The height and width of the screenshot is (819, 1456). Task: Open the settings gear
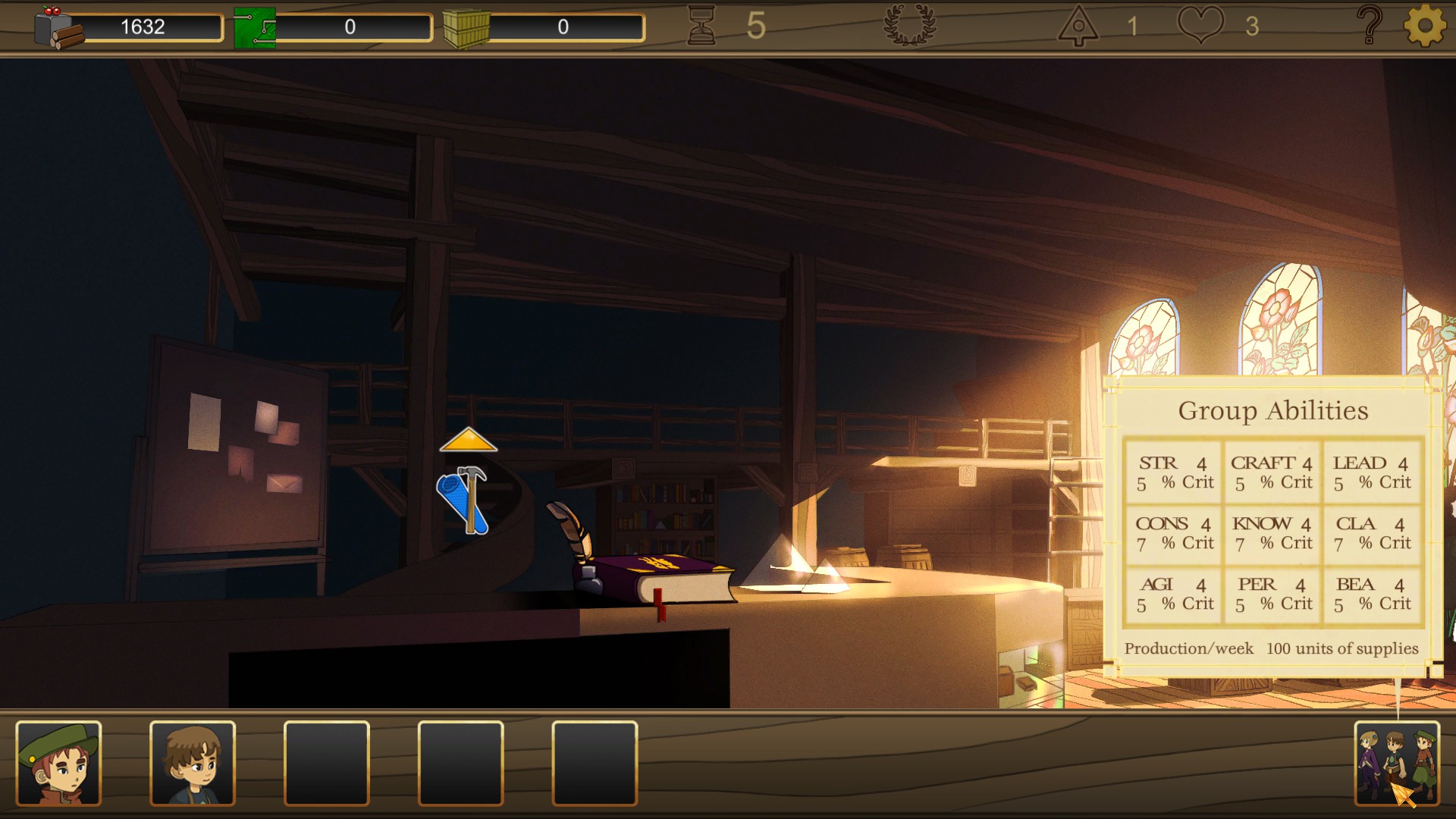(1423, 25)
